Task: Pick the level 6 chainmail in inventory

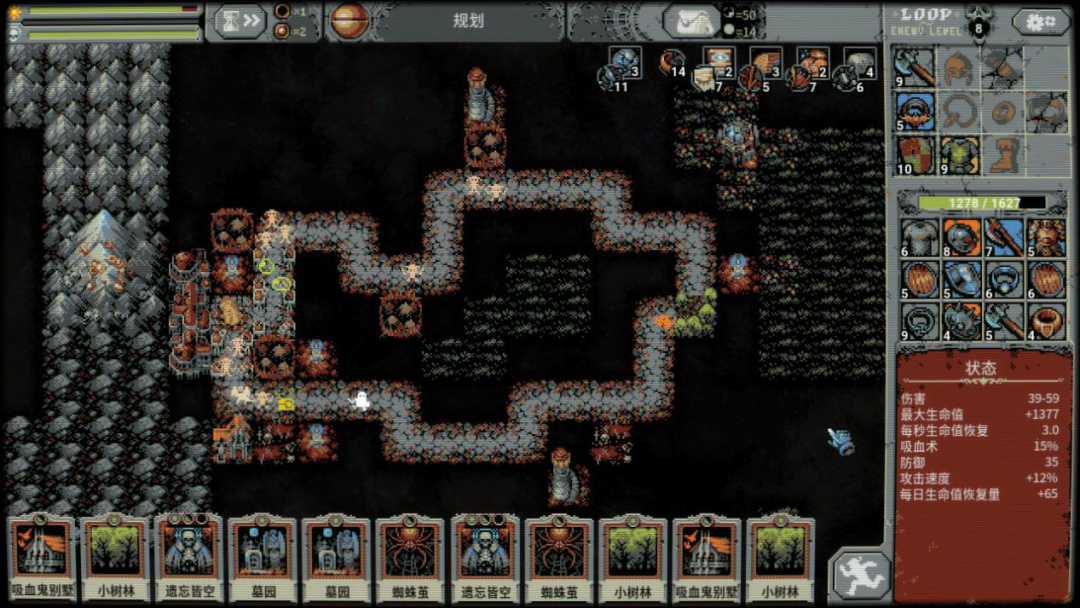Action: (919, 238)
